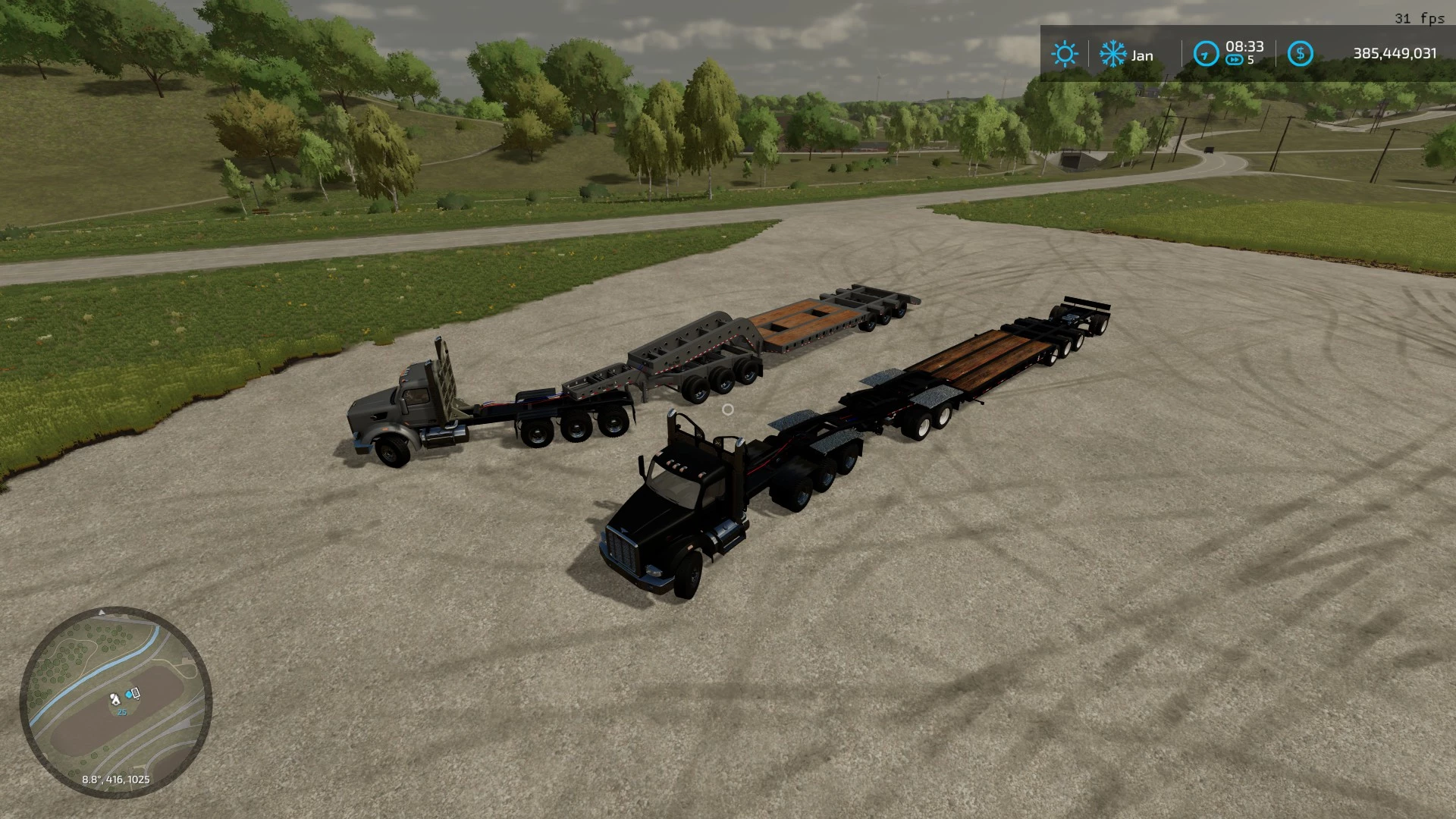1456x819 pixels.
Task: Open the dollar sign money icon
Action: click(x=1301, y=54)
